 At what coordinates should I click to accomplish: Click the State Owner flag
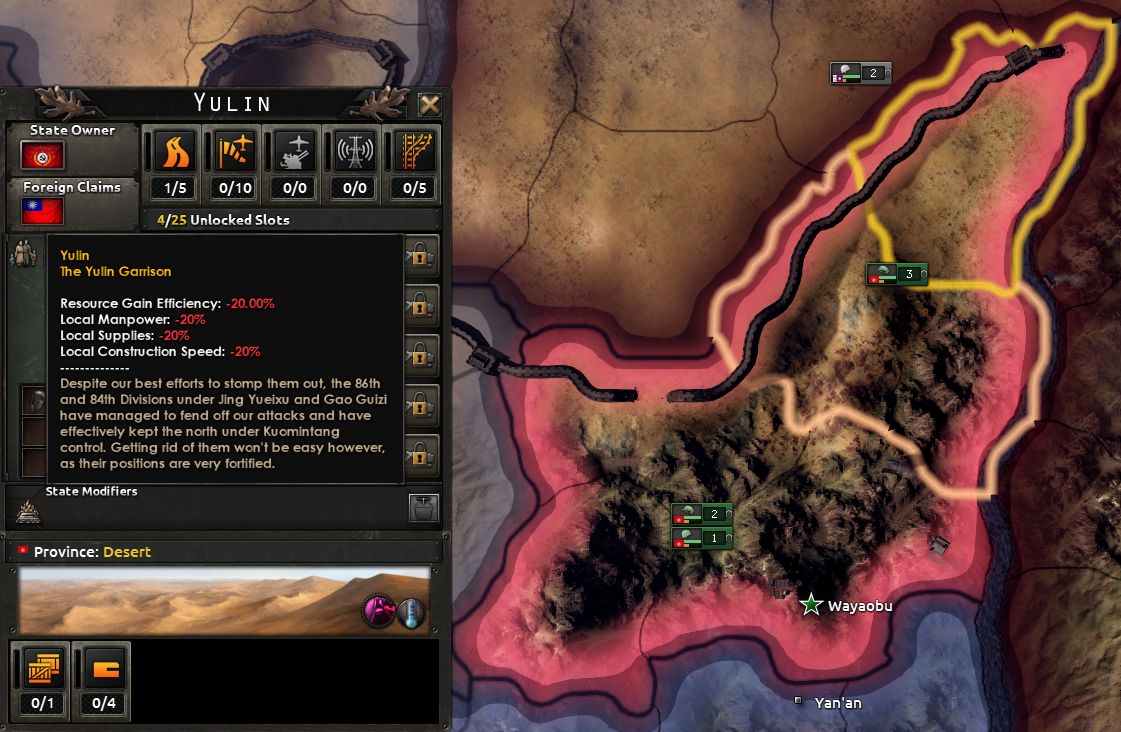click(x=43, y=155)
